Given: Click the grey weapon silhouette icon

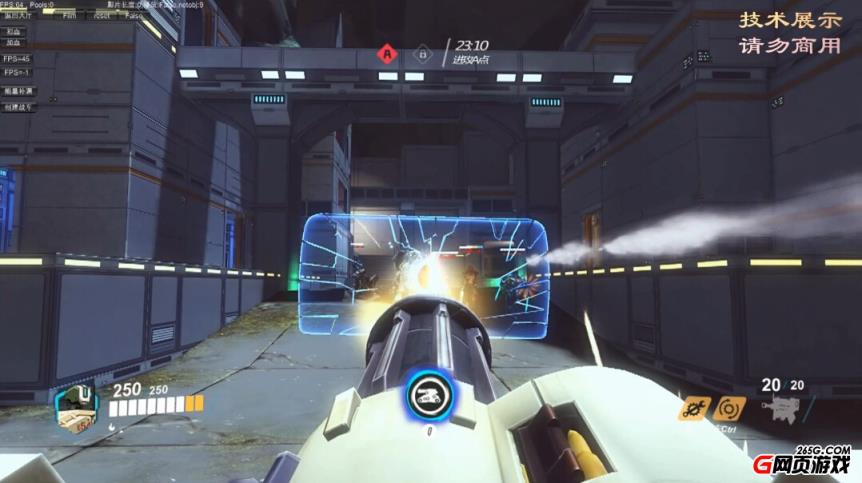Looking at the screenshot, I should click(779, 409).
